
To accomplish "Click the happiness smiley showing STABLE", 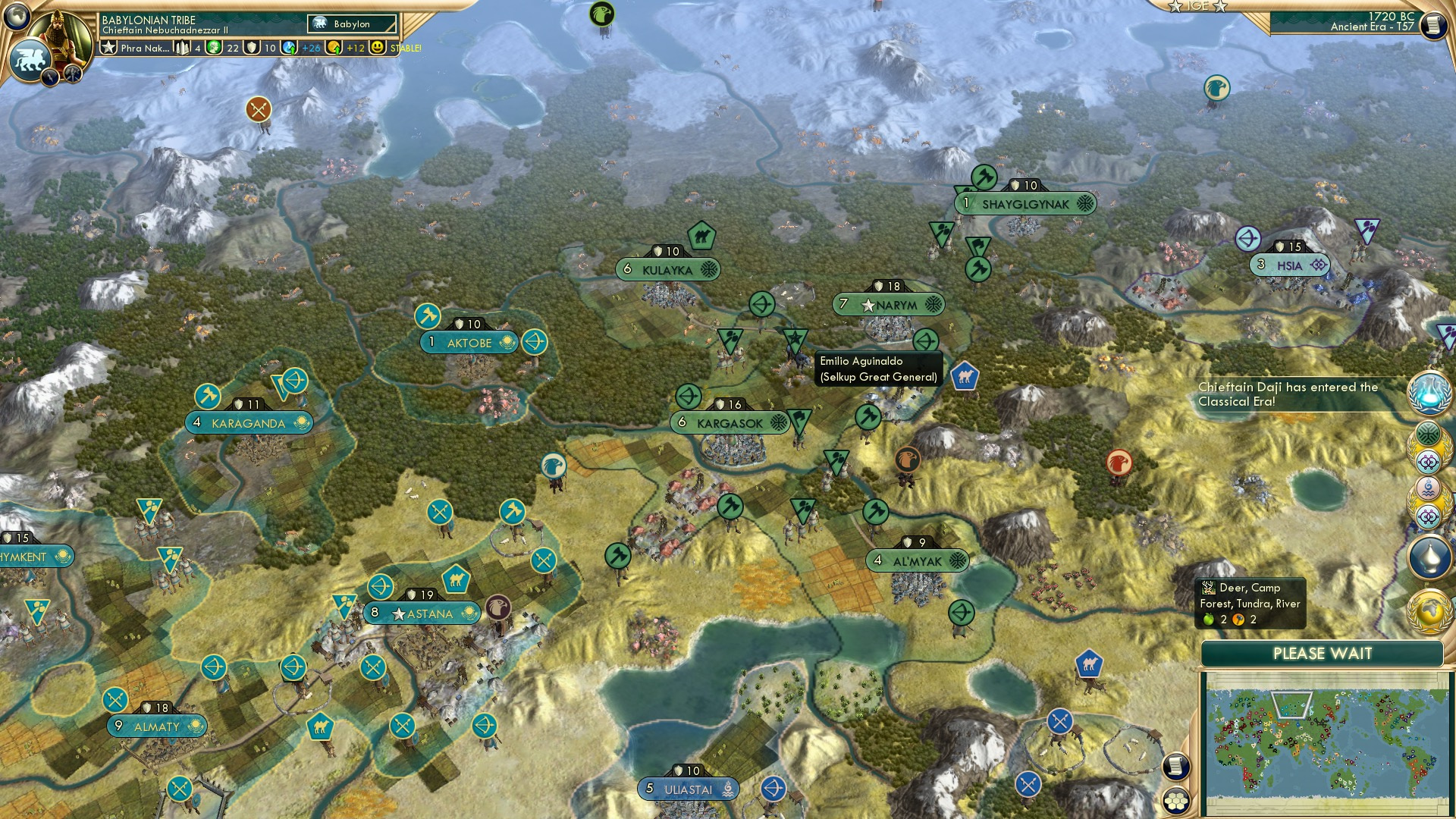I will point(377,47).
